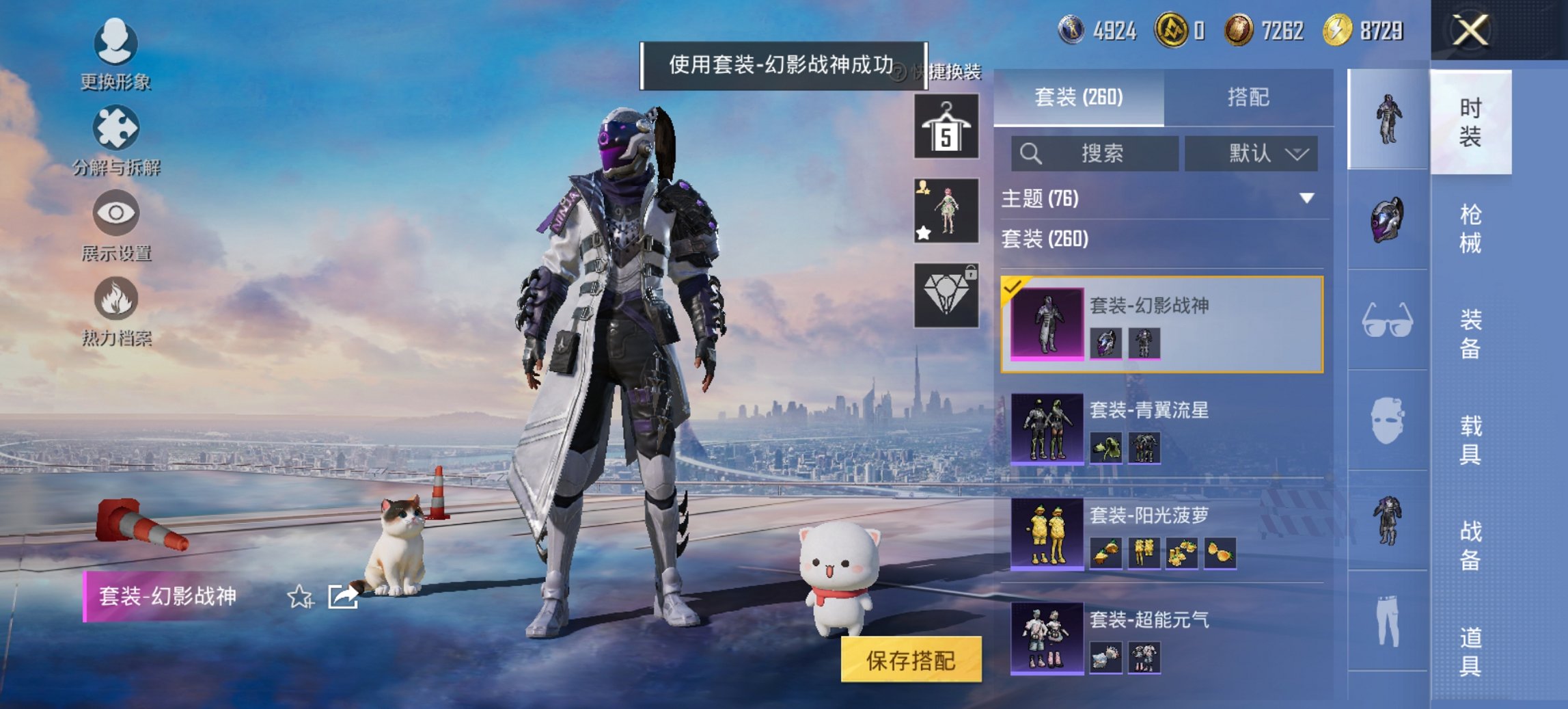1568x709 pixels.
Task: Switch to the 枪械 category tab
Action: click(x=1469, y=226)
